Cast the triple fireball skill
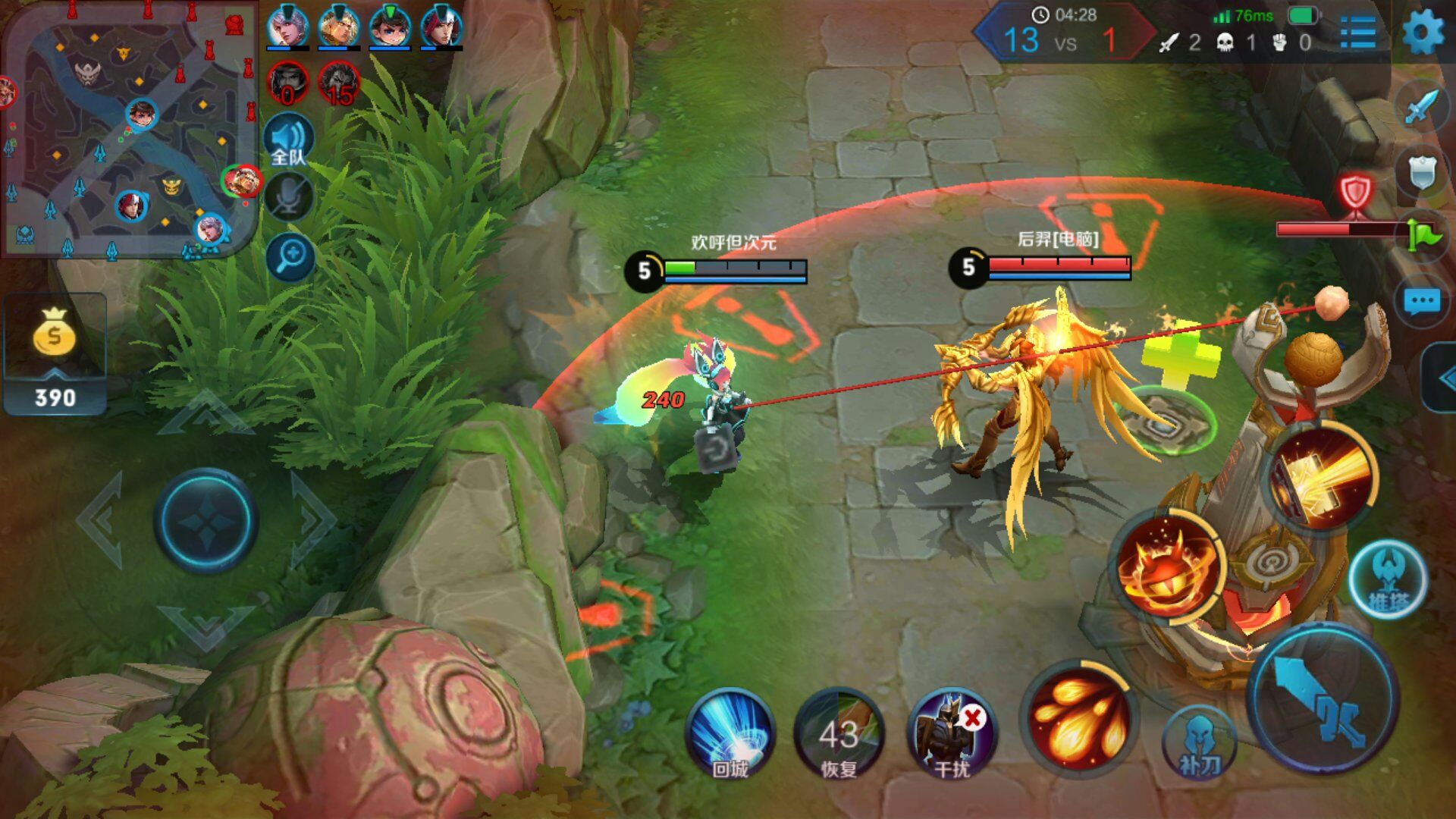 [1079, 717]
